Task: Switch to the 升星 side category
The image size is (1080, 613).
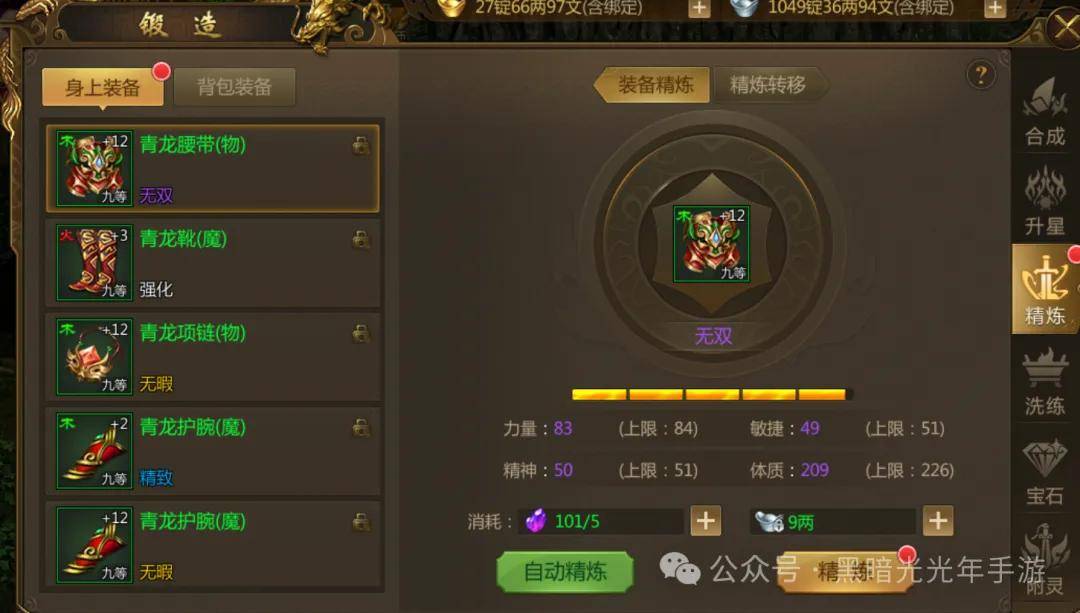Action: 1045,202
